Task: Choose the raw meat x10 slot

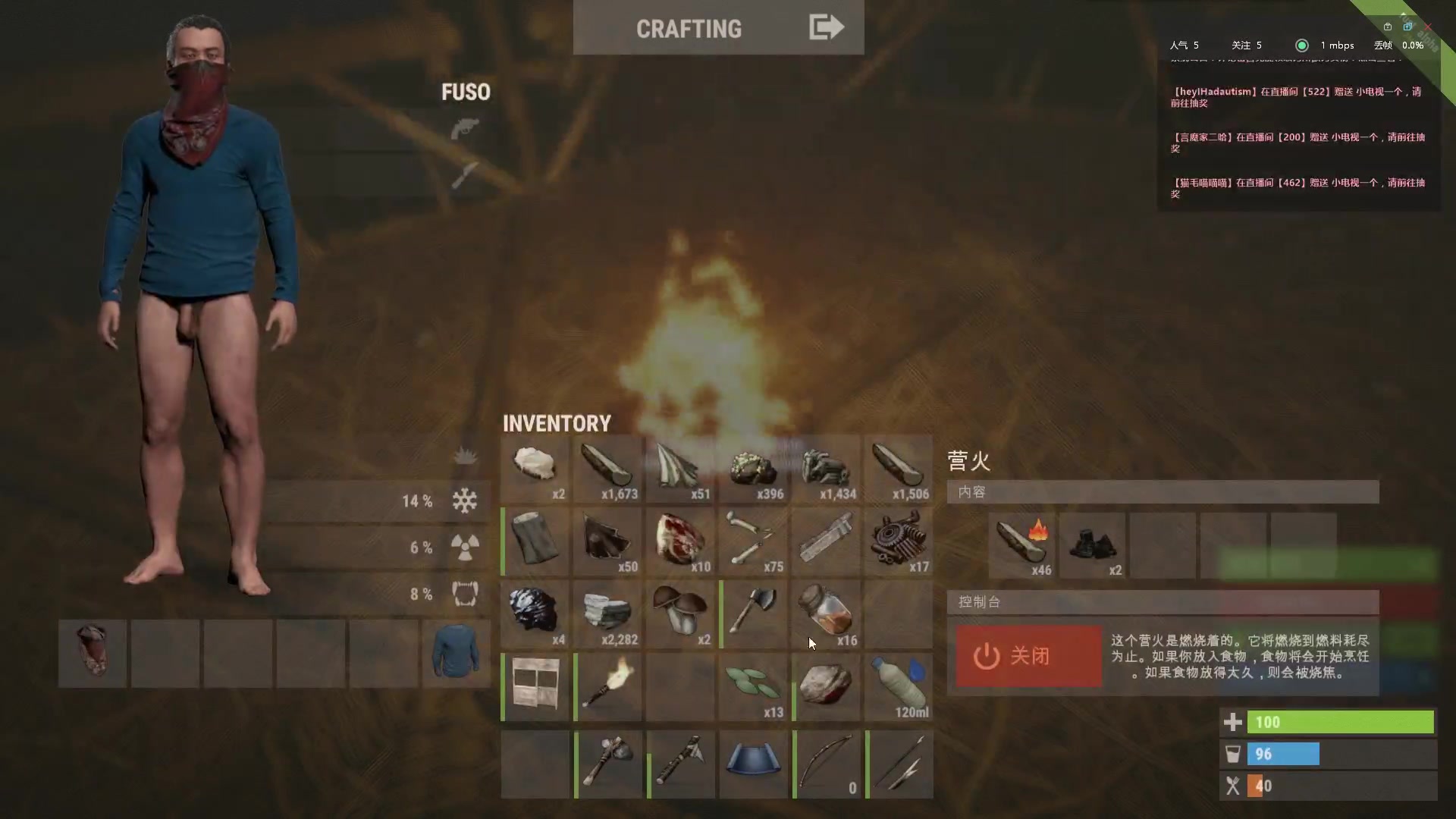Action: [681, 540]
